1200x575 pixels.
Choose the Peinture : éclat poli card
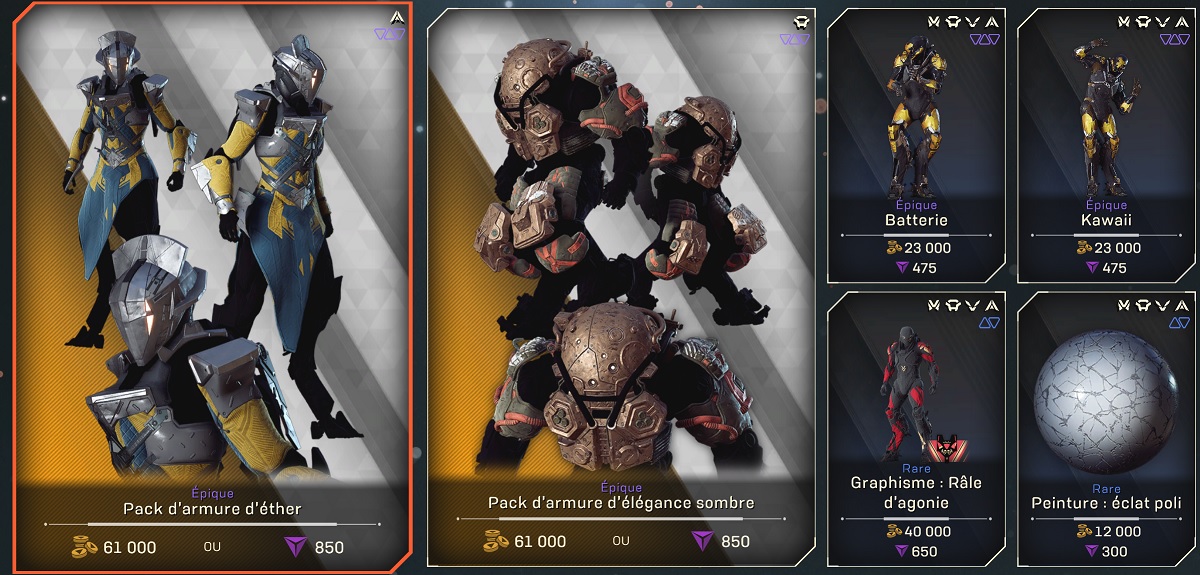1104,428
